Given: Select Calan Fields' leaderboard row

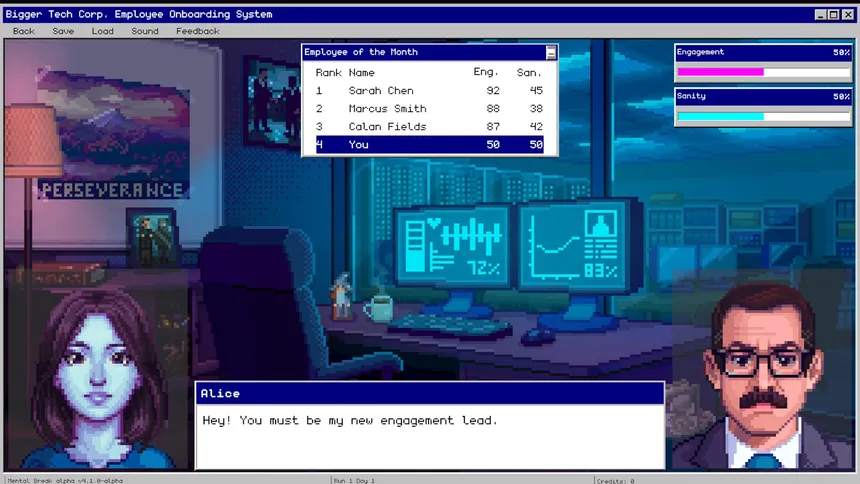Looking at the screenshot, I should [429, 127].
